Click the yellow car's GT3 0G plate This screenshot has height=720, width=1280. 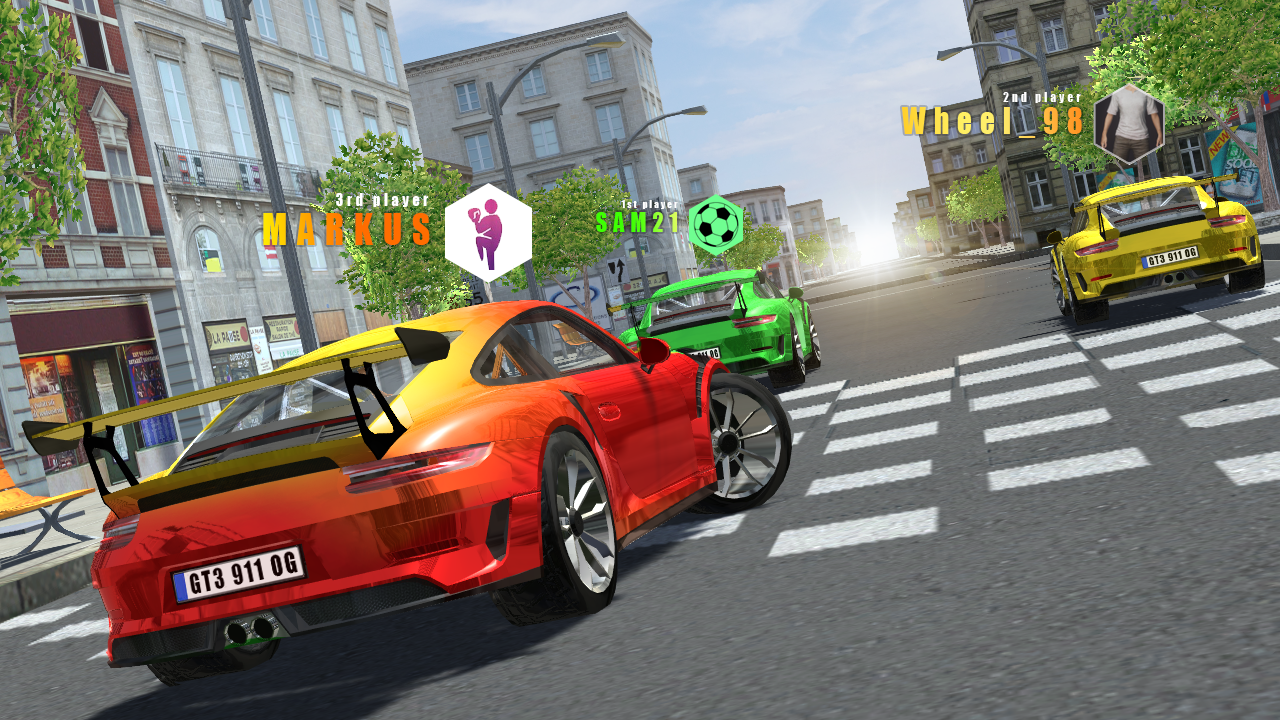tap(1169, 258)
